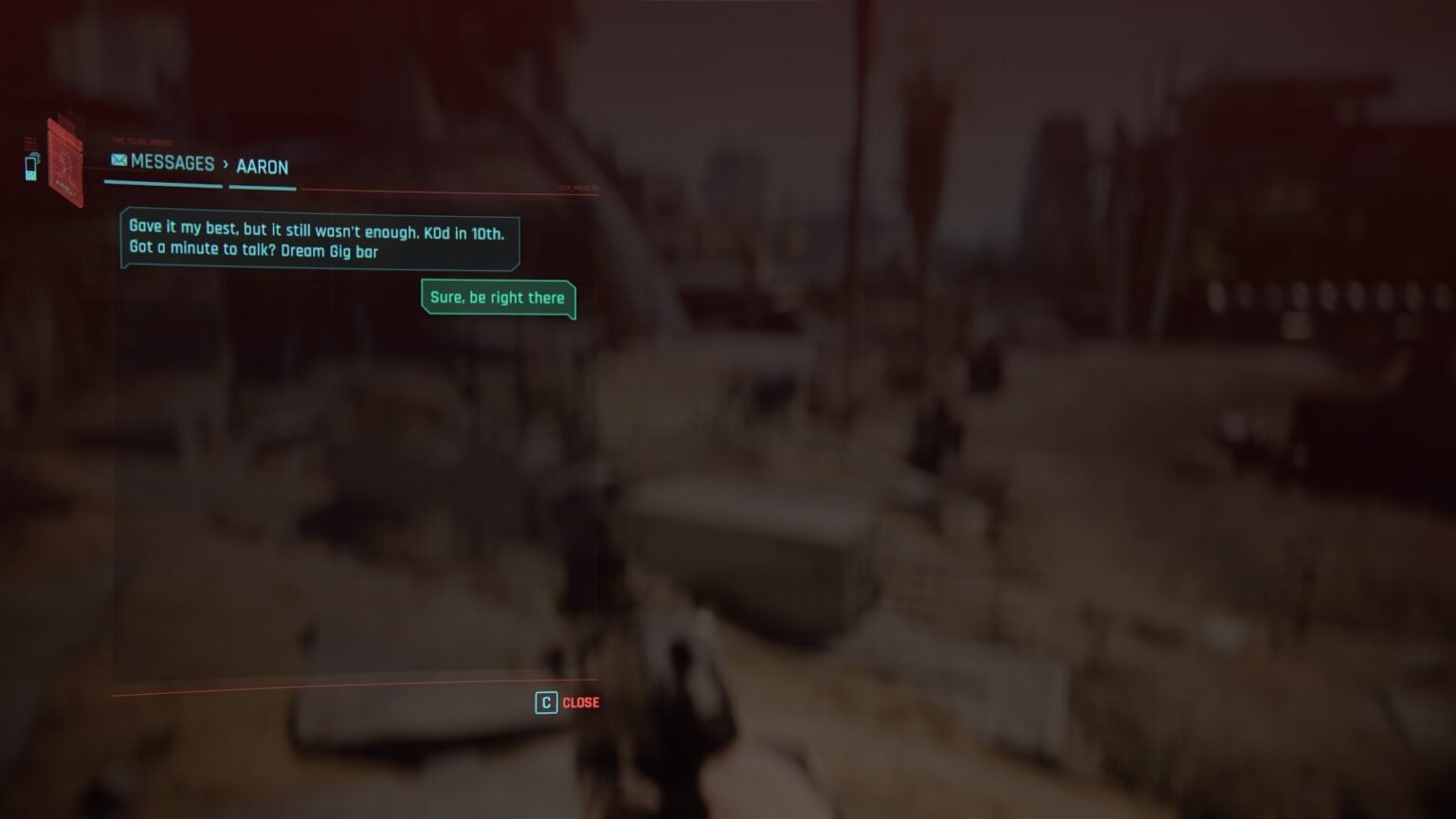Select the AARON conversation tab
This screenshot has width=1456, height=819.
(263, 167)
